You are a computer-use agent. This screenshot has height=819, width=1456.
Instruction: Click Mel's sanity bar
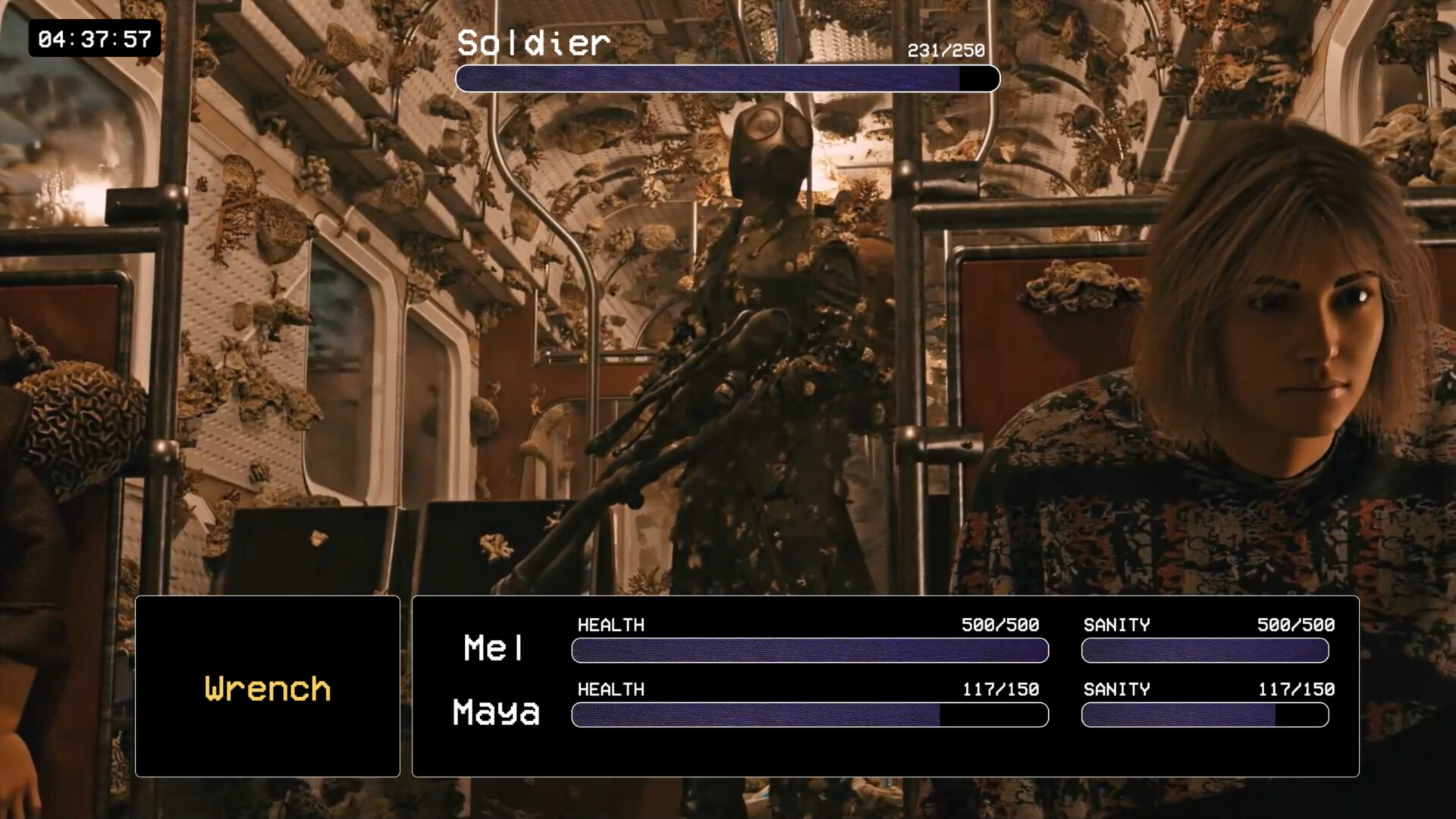(x=1204, y=651)
